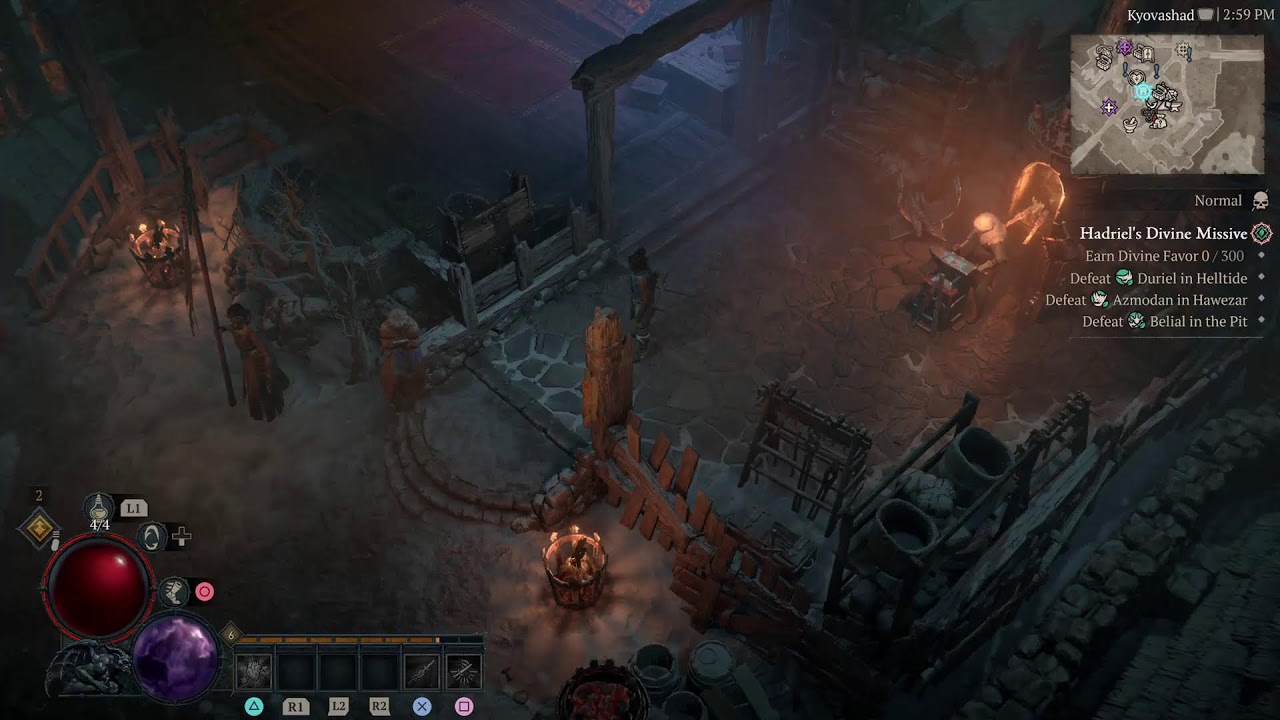Open the Kyovashad minimap
The width and height of the screenshot is (1280, 720).
point(1166,104)
